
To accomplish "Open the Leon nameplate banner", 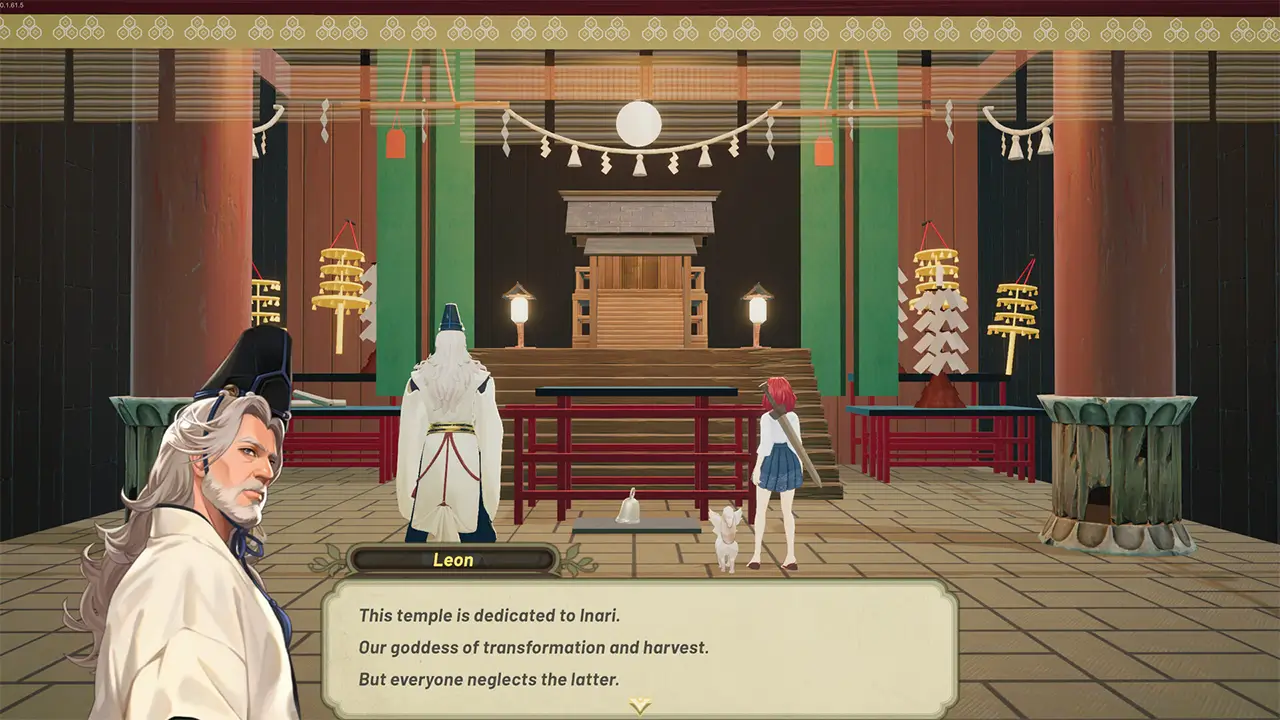I will pos(453,561).
